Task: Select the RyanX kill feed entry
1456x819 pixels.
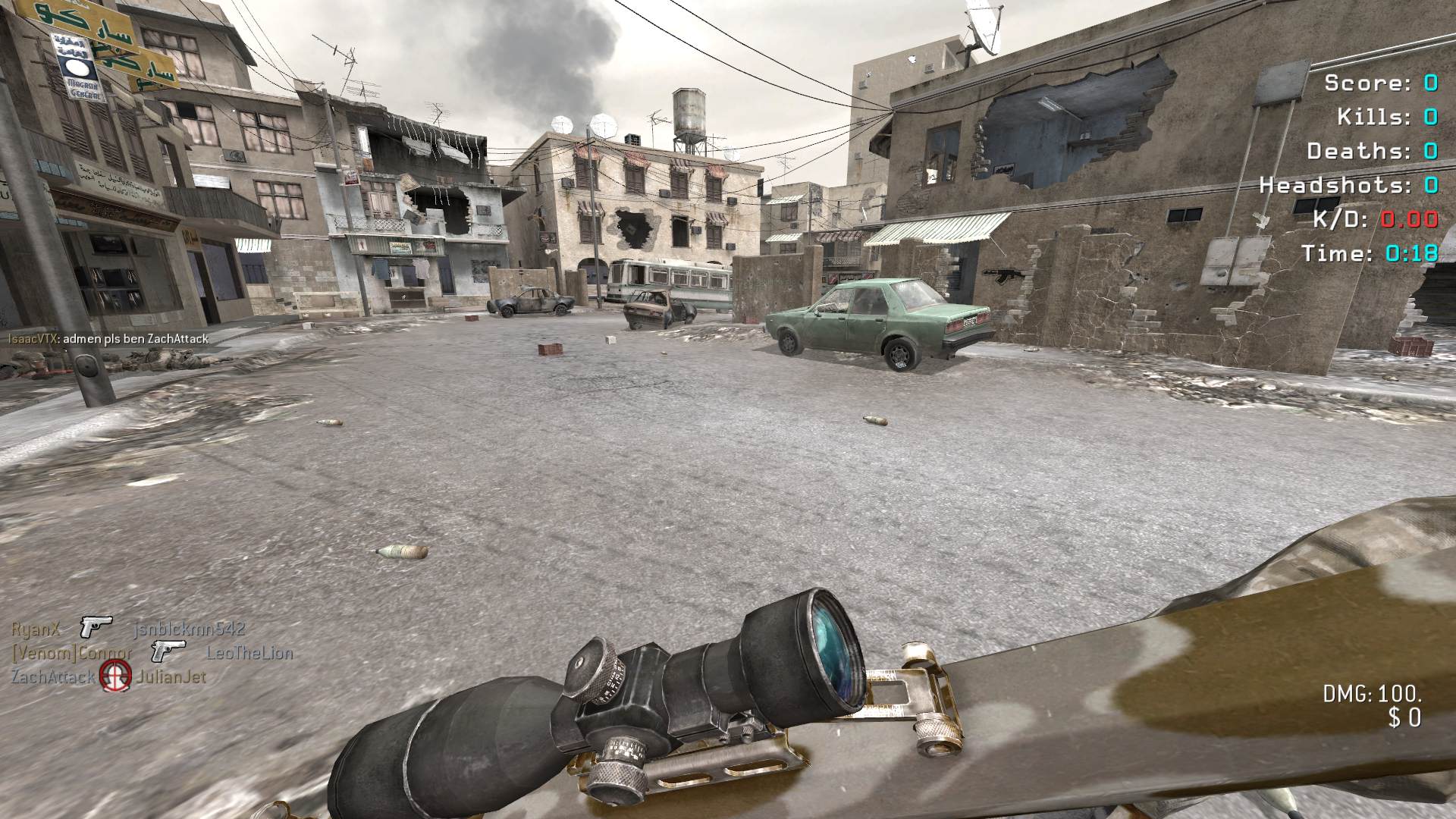Action: coord(36,629)
